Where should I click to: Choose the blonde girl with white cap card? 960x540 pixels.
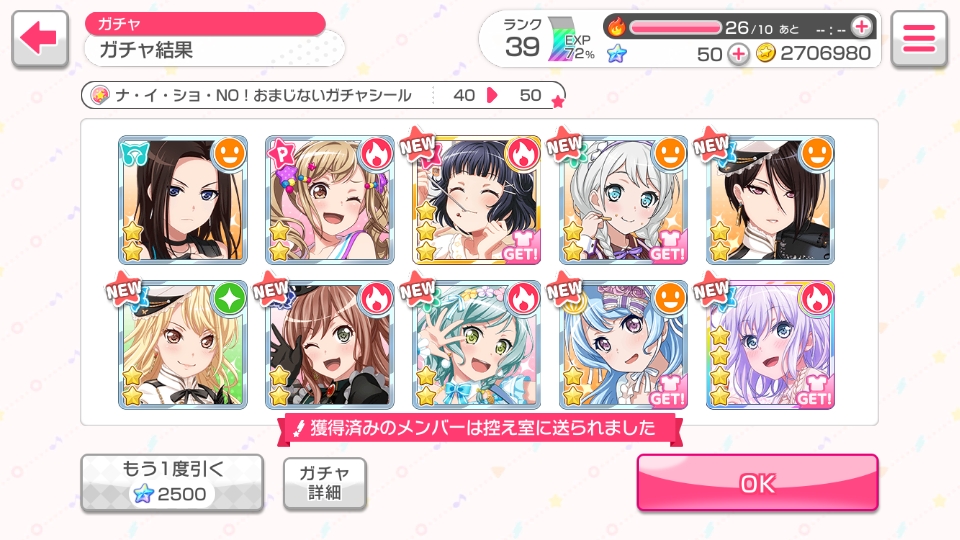coord(182,345)
